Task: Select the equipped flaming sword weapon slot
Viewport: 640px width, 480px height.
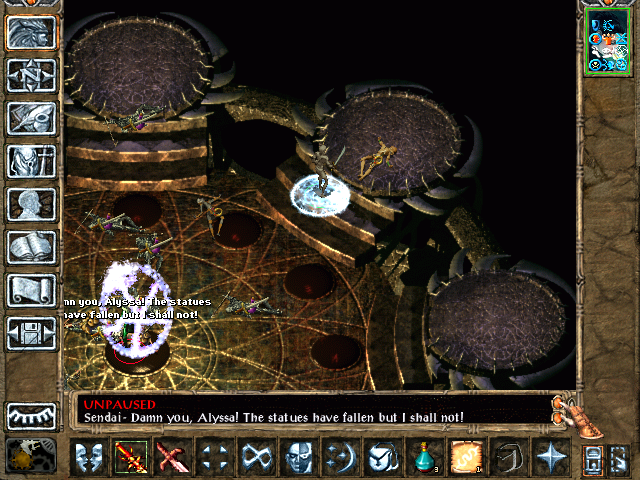Action: [x=131, y=459]
